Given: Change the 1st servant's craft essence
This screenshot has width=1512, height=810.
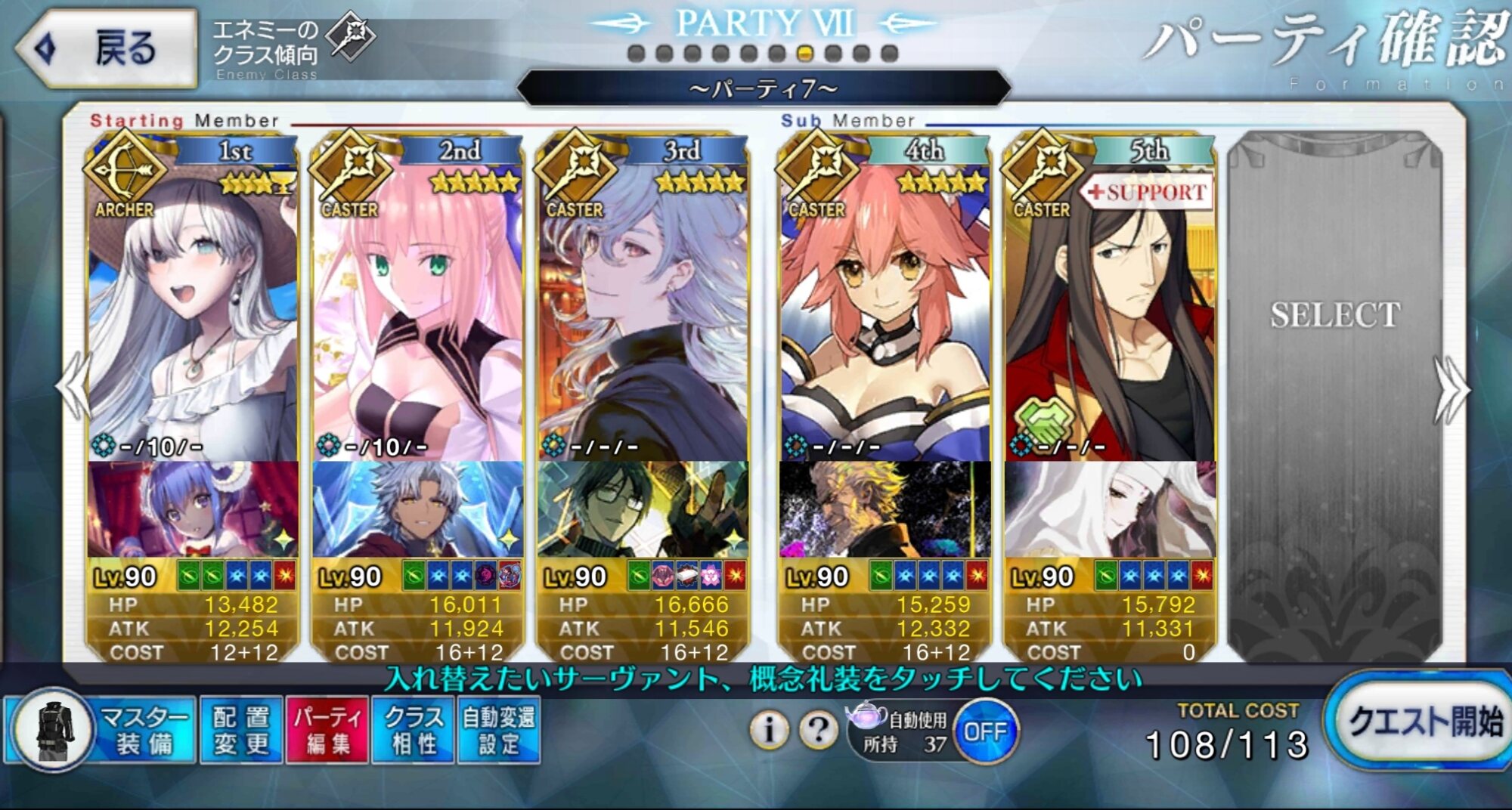Looking at the screenshot, I should (x=193, y=510).
